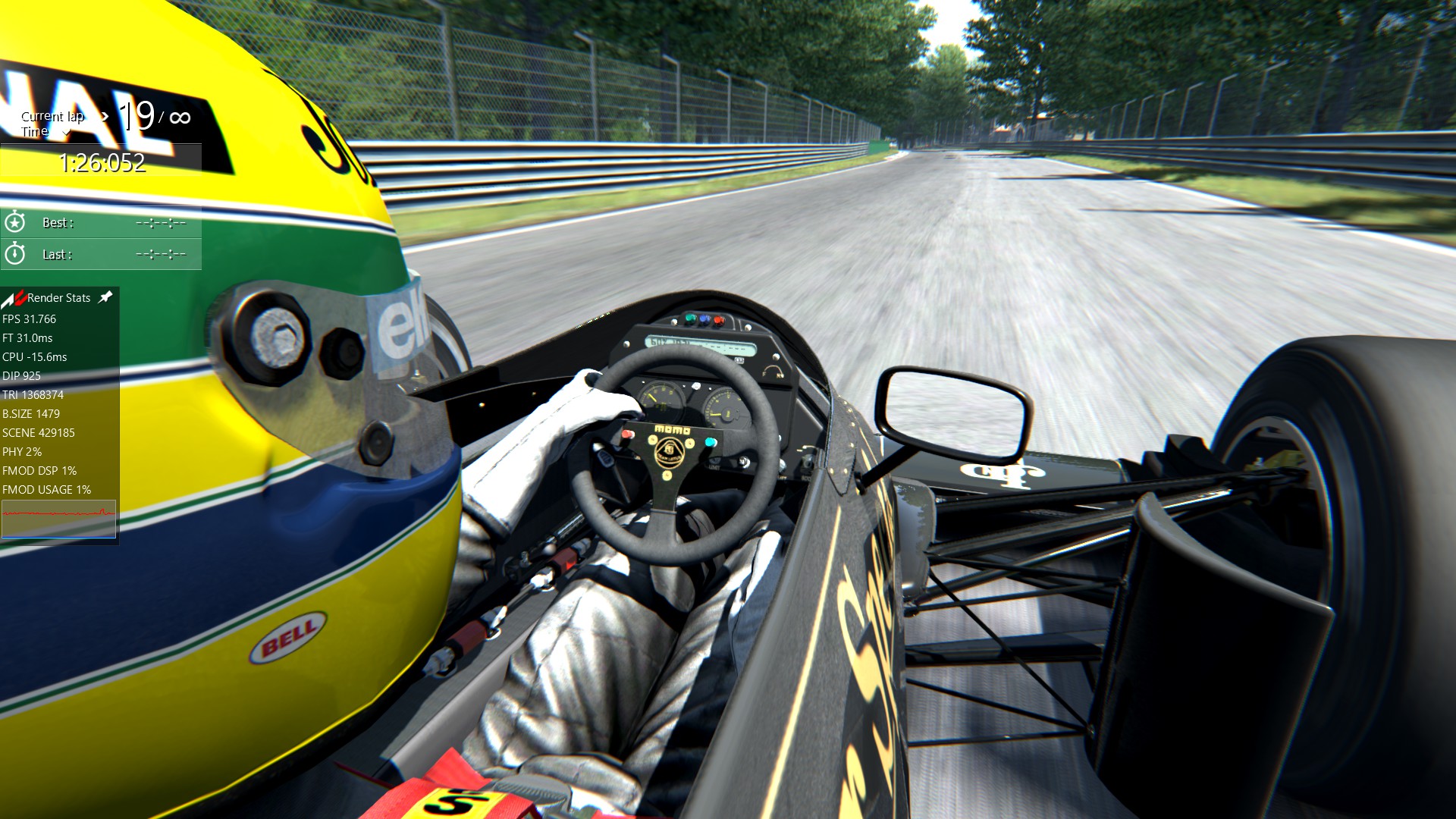1456x819 pixels.
Task: Click the frame-time graph in Render Stats
Action: (58, 519)
